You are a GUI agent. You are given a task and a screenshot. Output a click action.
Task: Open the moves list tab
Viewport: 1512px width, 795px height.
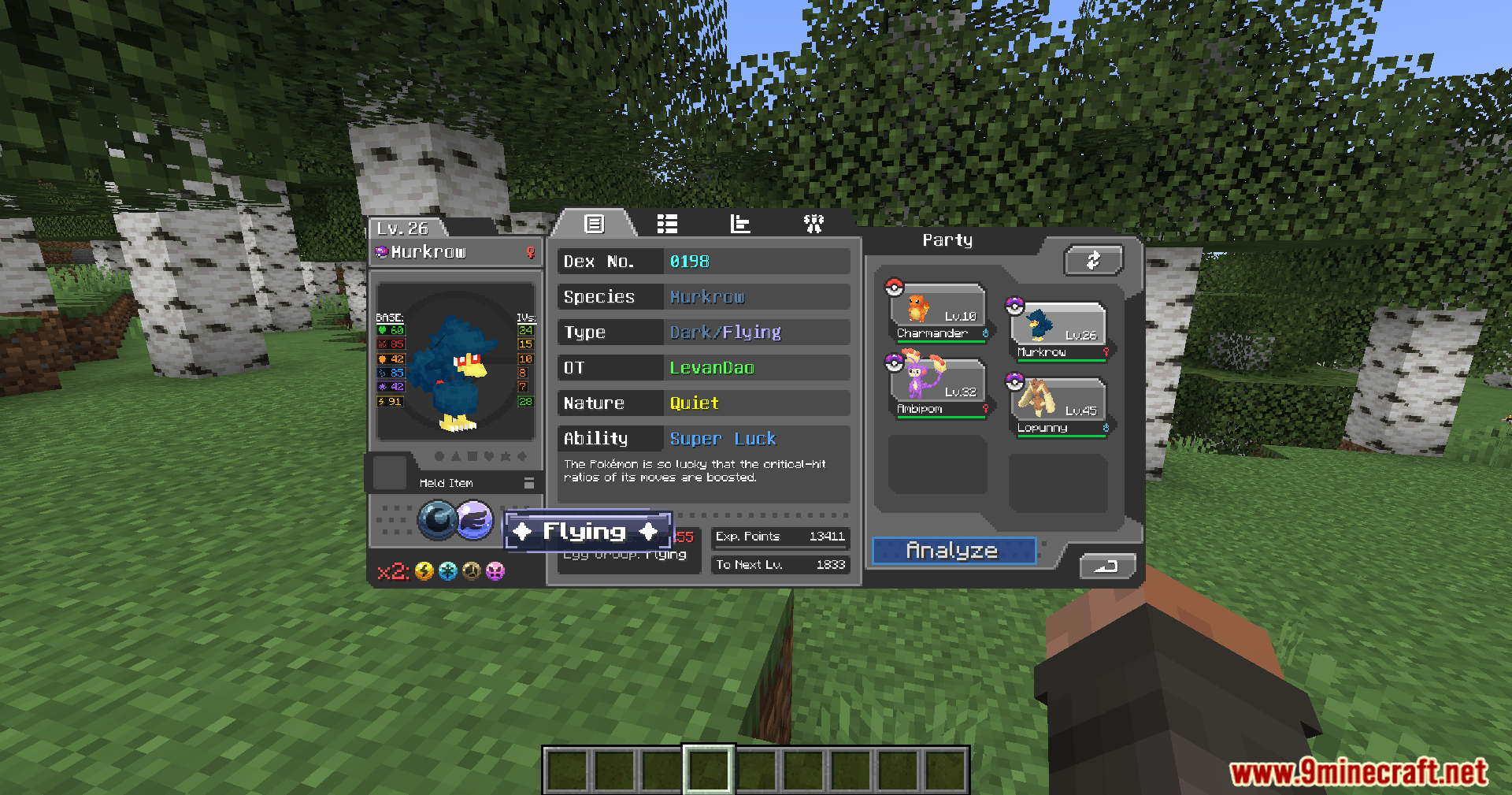pos(667,225)
